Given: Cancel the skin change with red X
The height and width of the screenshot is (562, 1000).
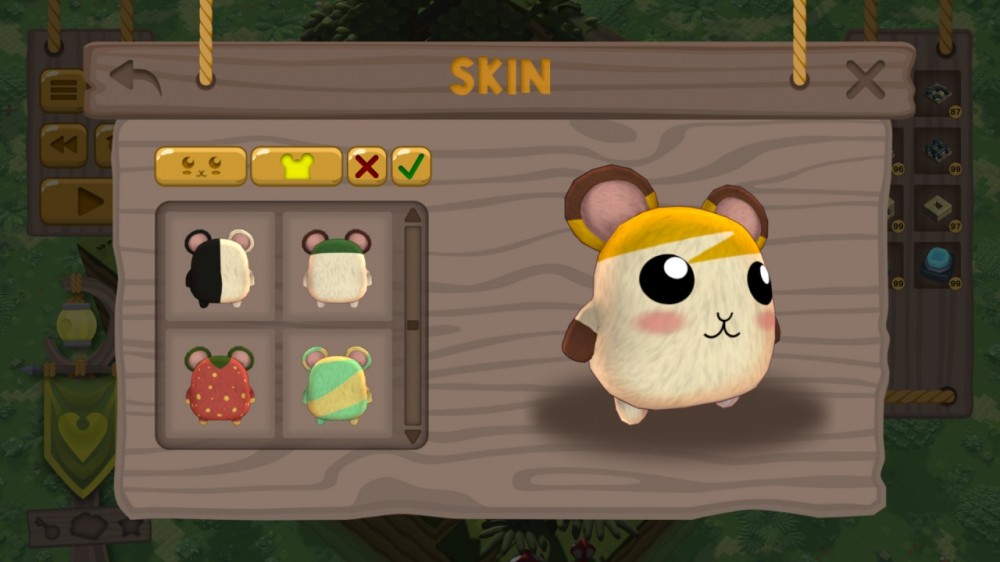Looking at the screenshot, I should coord(367,167).
